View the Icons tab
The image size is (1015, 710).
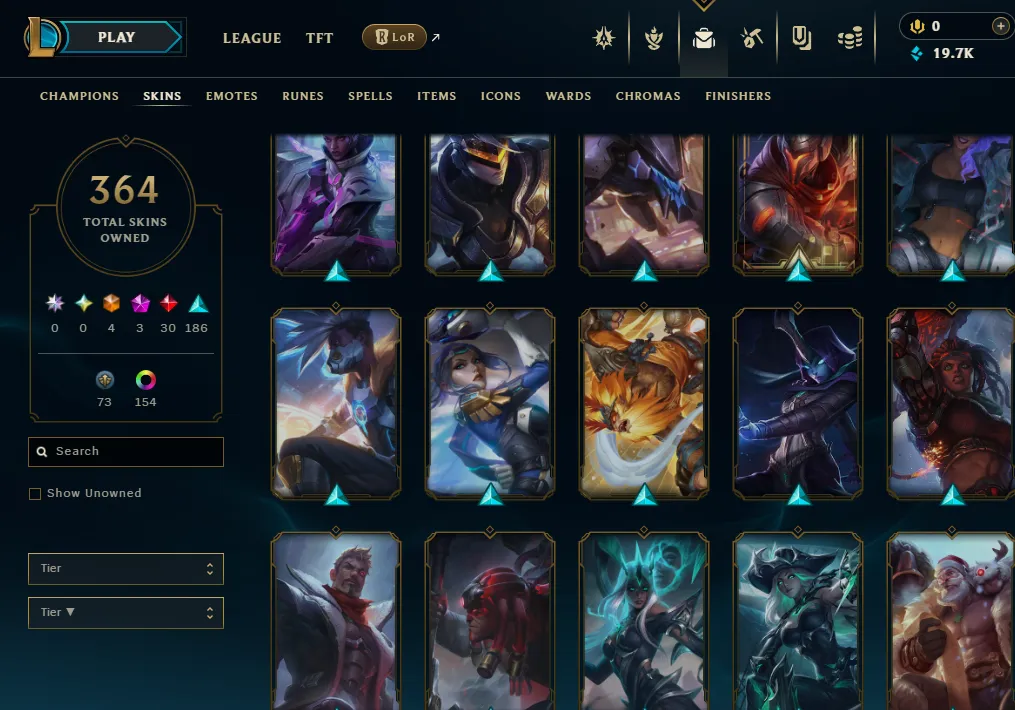501,96
